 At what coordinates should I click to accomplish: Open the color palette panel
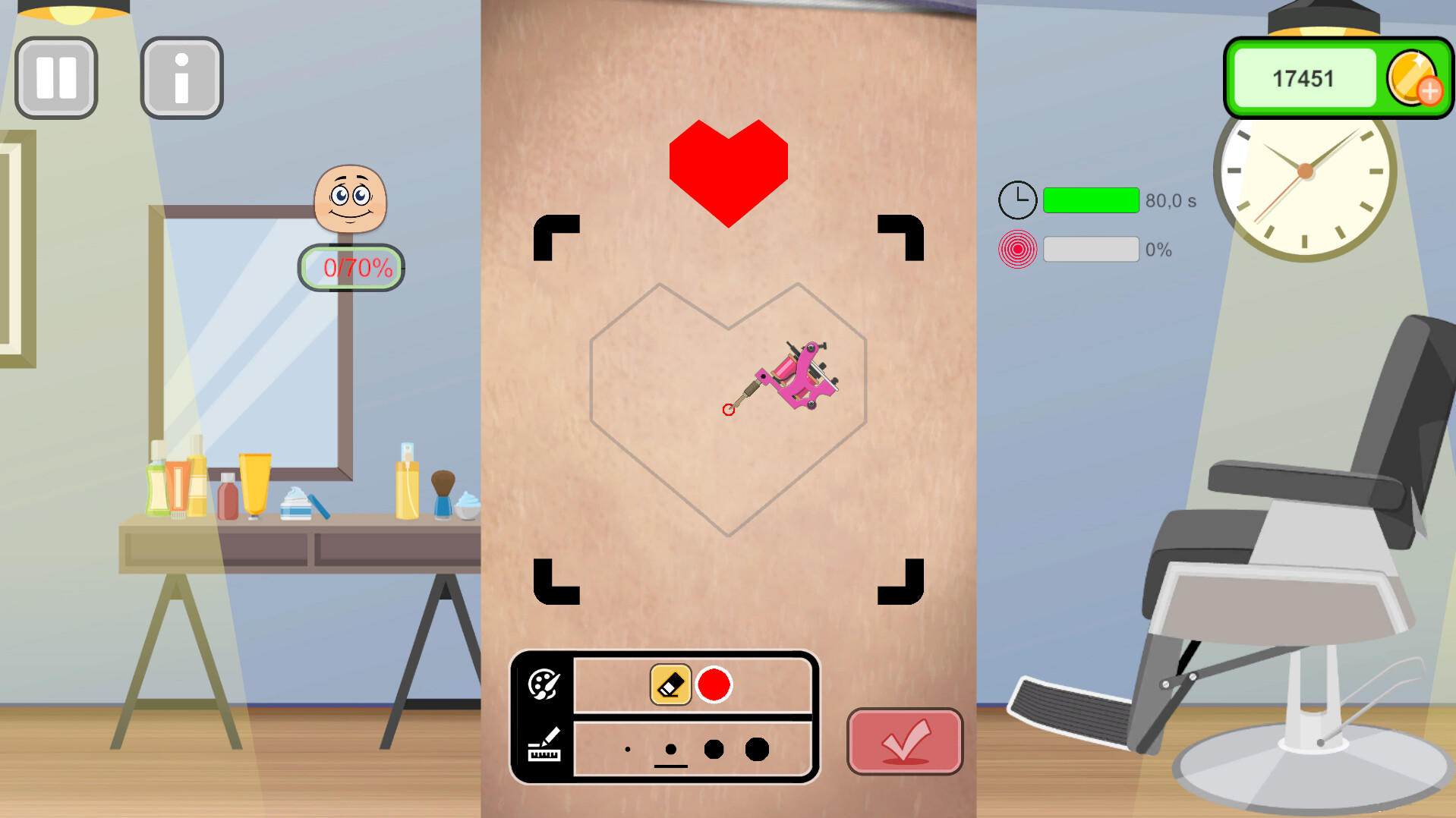click(x=544, y=685)
